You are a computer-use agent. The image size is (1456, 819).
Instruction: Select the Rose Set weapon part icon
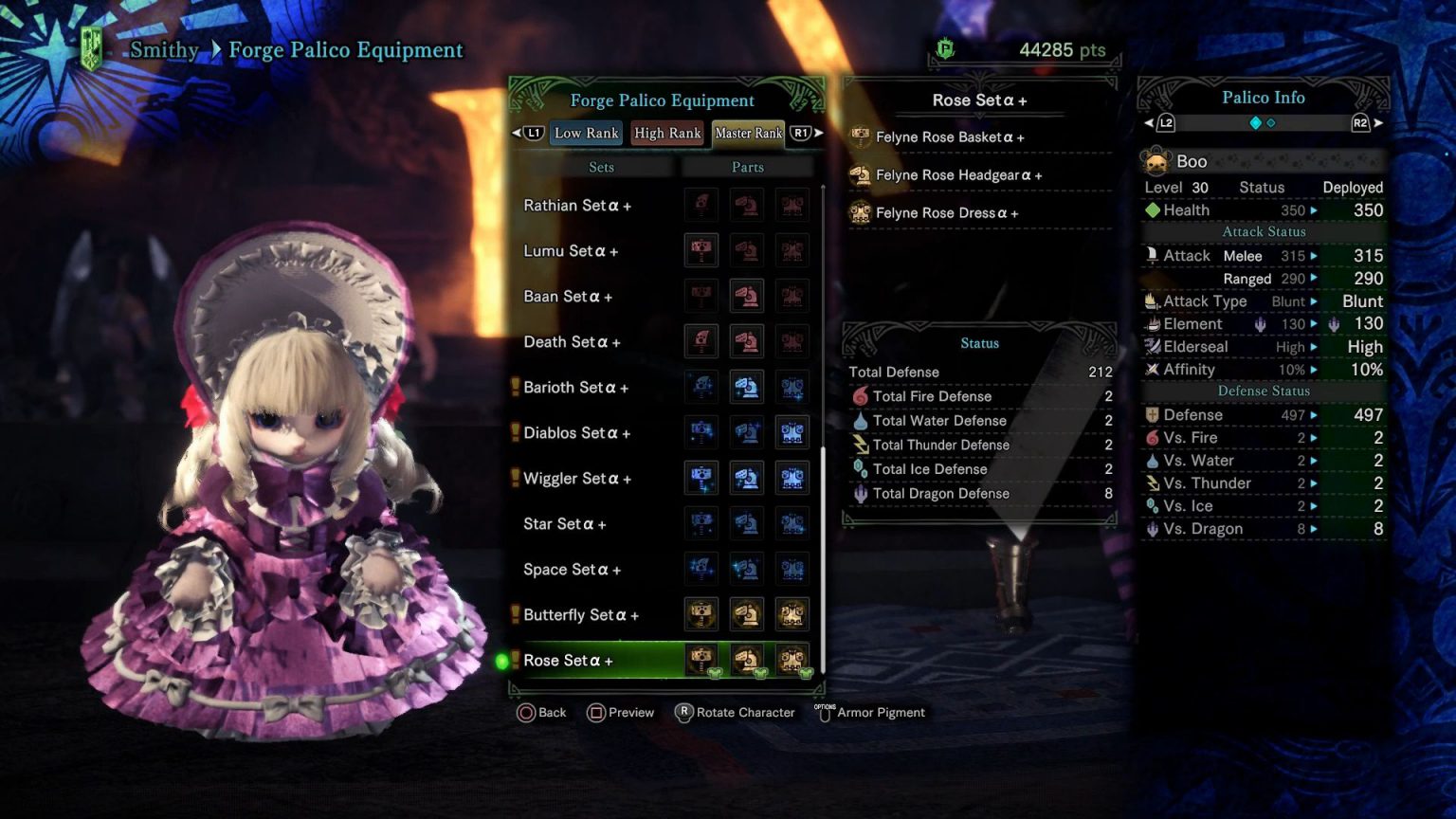701,660
